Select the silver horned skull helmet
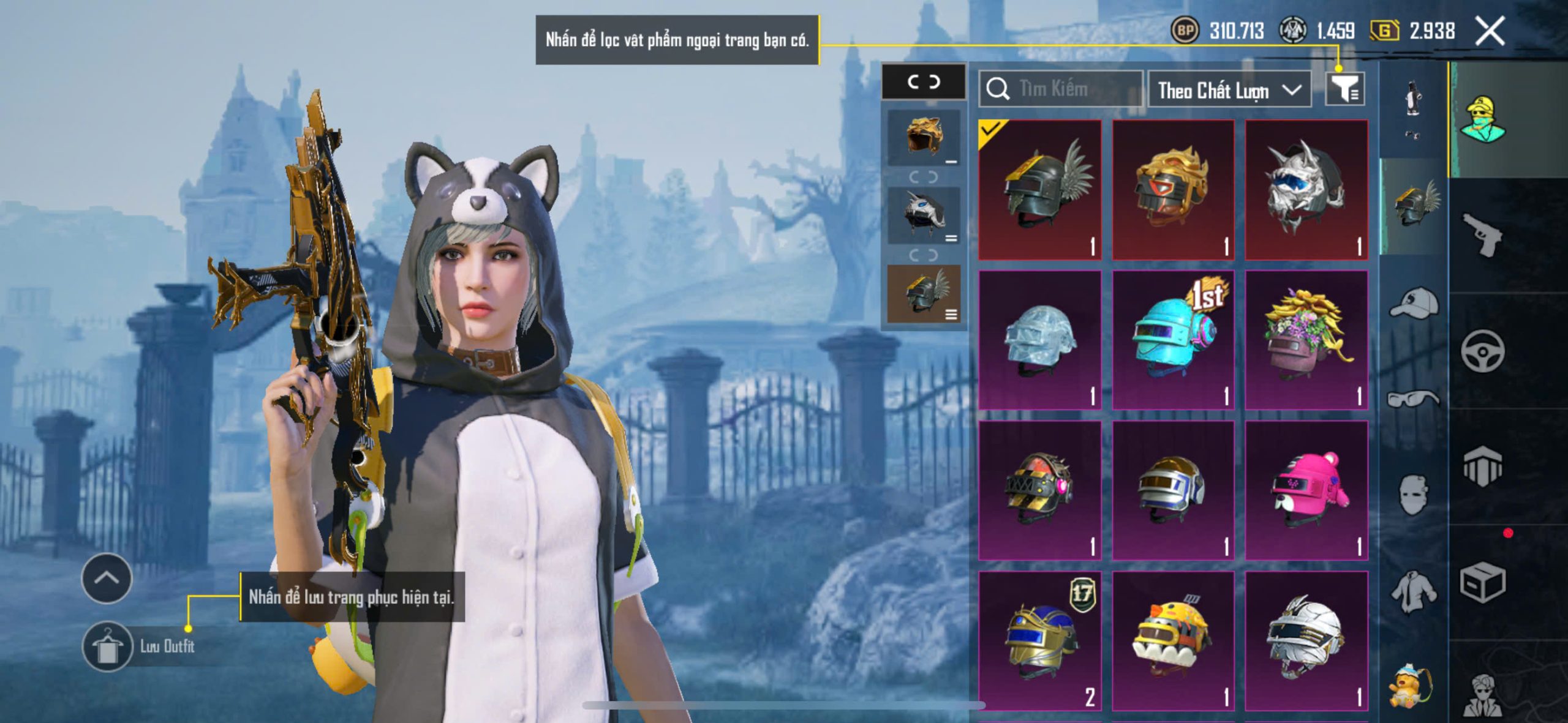The width and height of the screenshot is (1568, 723). click(1306, 190)
